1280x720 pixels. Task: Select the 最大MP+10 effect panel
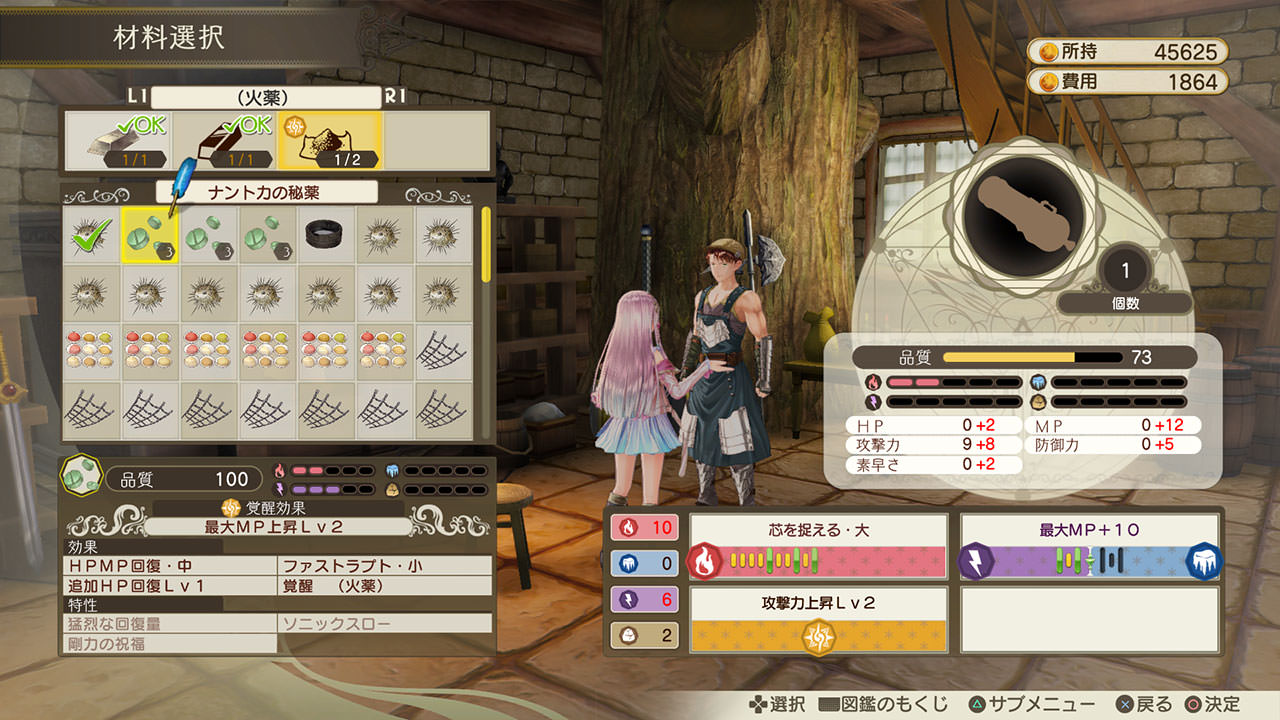(x=1090, y=546)
